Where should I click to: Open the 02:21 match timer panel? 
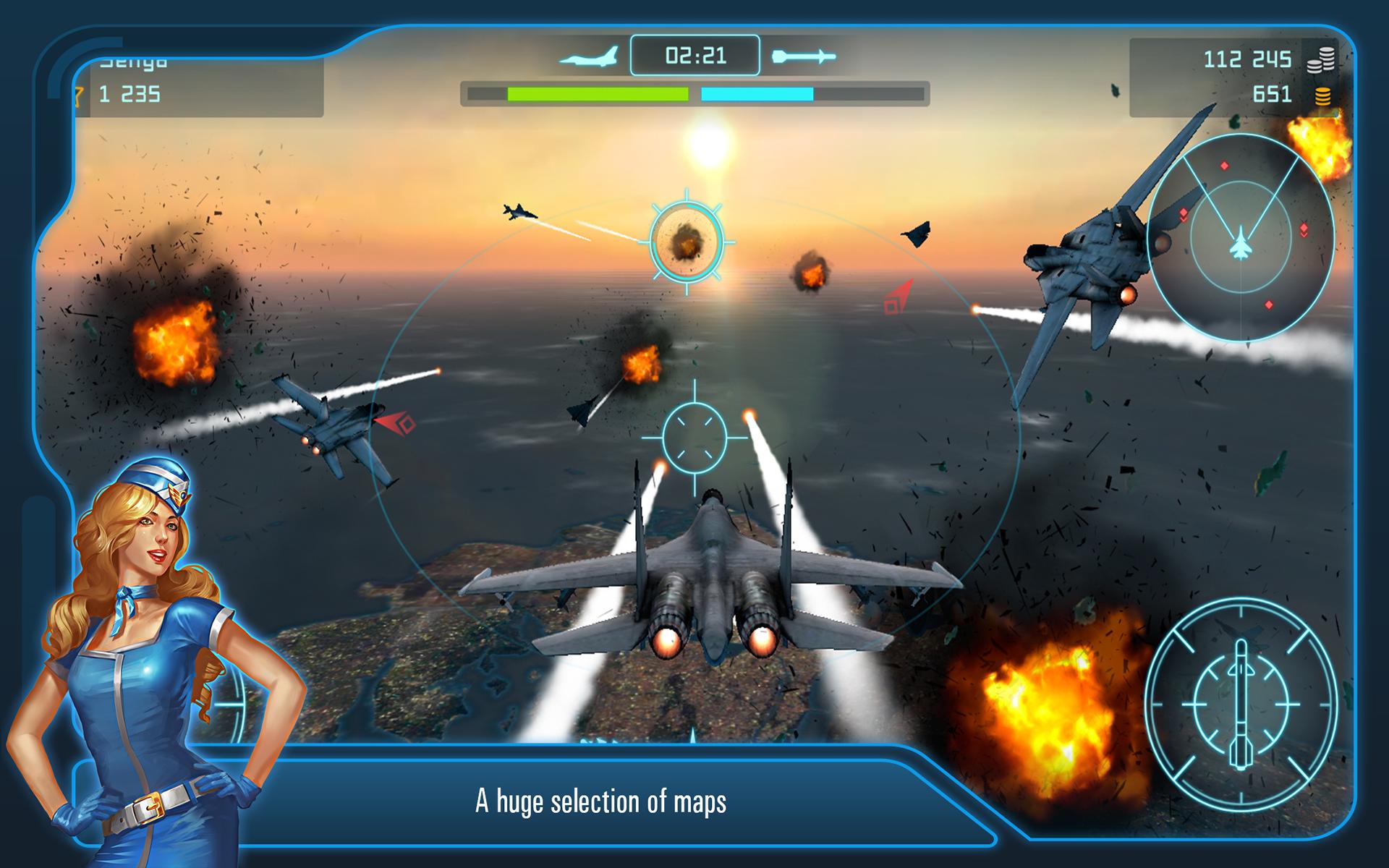click(x=696, y=55)
